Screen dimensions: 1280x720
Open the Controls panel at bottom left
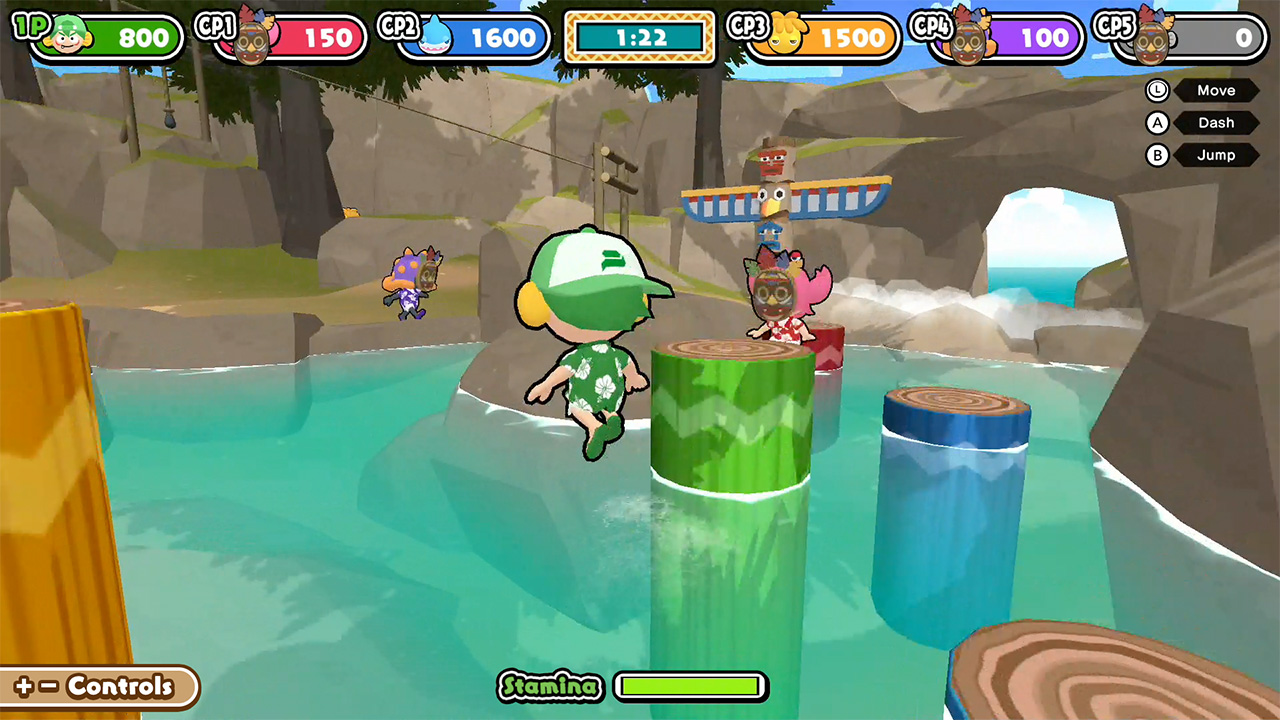pos(97,687)
